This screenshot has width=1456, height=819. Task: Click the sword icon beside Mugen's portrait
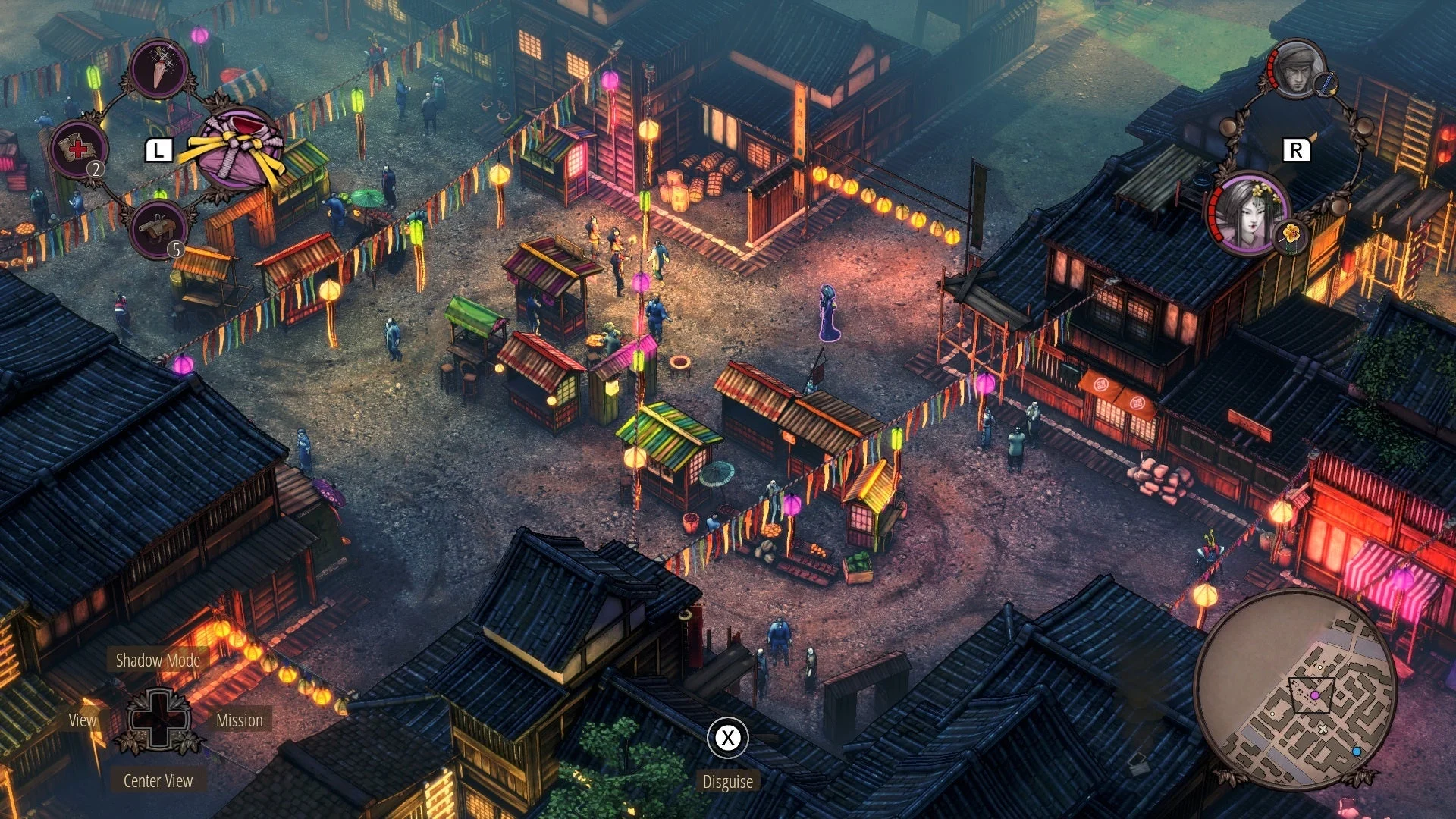[x=1326, y=84]
